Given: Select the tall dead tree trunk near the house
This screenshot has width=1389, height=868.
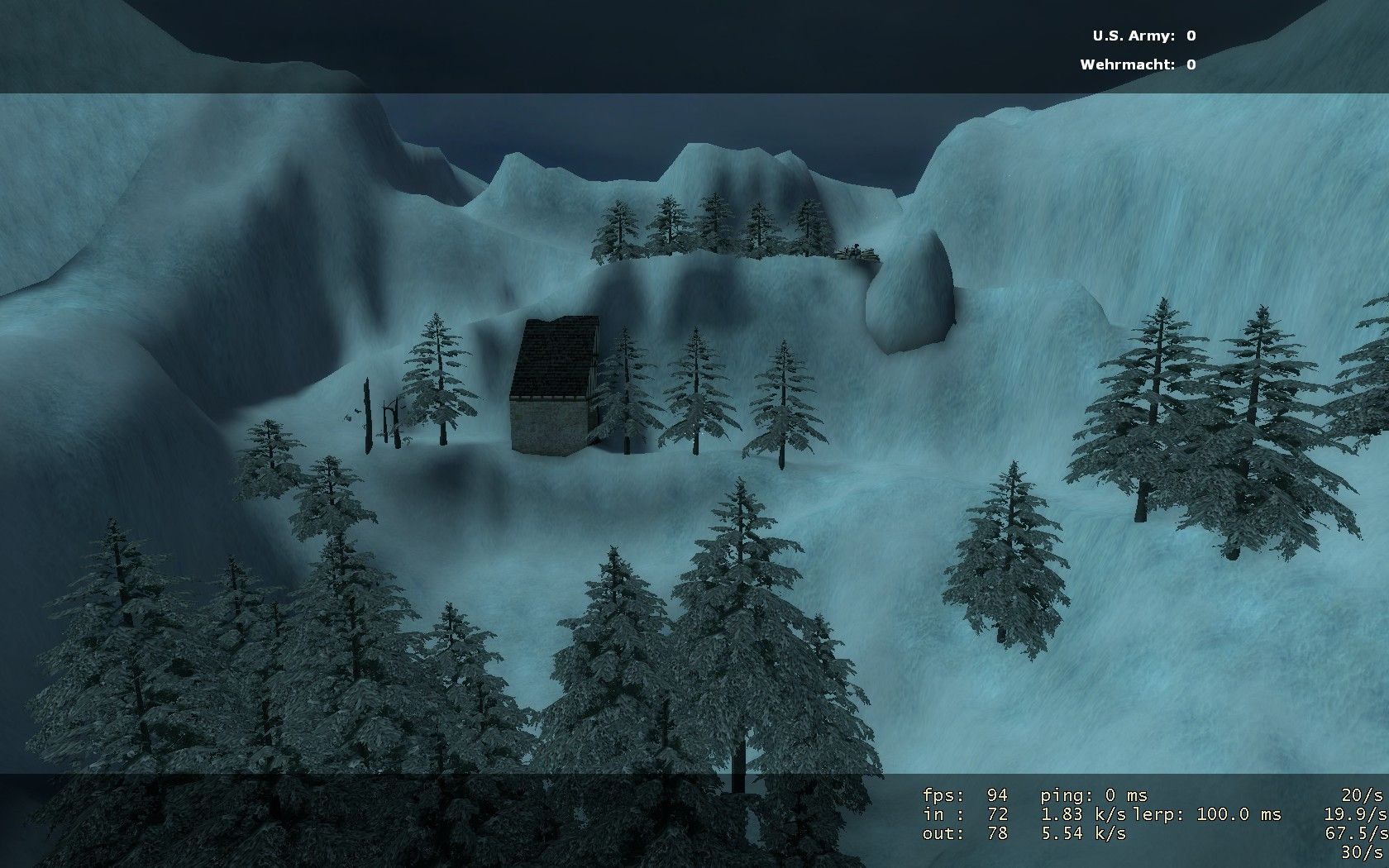Looking at the screenshot, I should click(365, 413).
